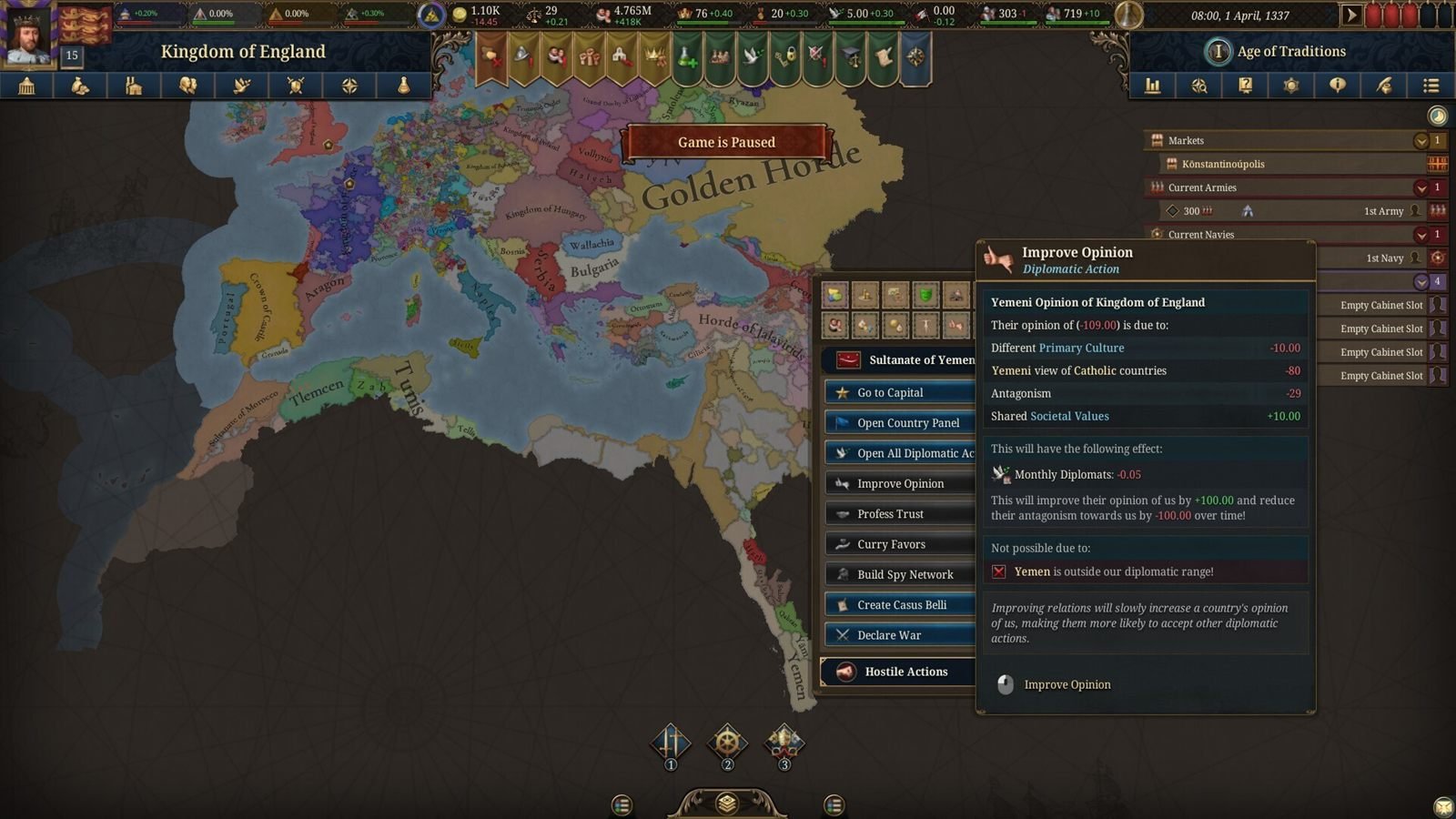Toggle the outliner list-icon button
1456x819 pixels.
(x=1431, y=86)
